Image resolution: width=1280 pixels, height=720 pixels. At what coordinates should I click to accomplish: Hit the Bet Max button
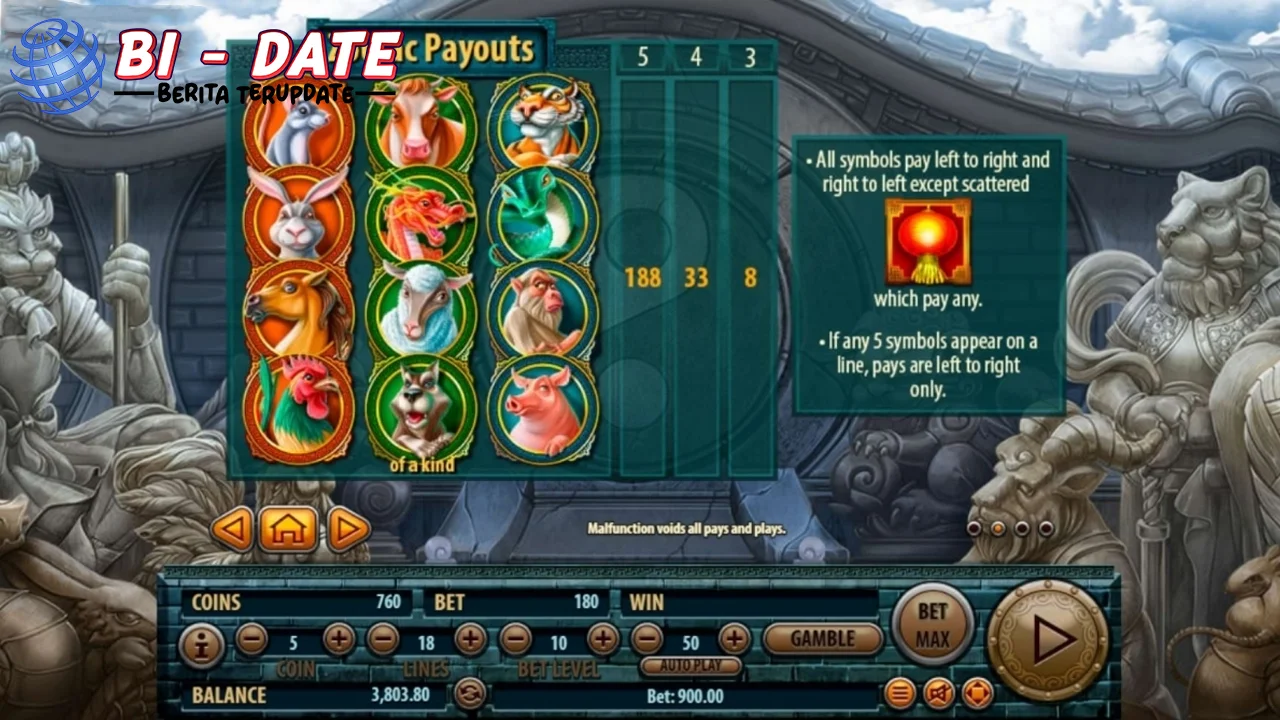[932, 624]
